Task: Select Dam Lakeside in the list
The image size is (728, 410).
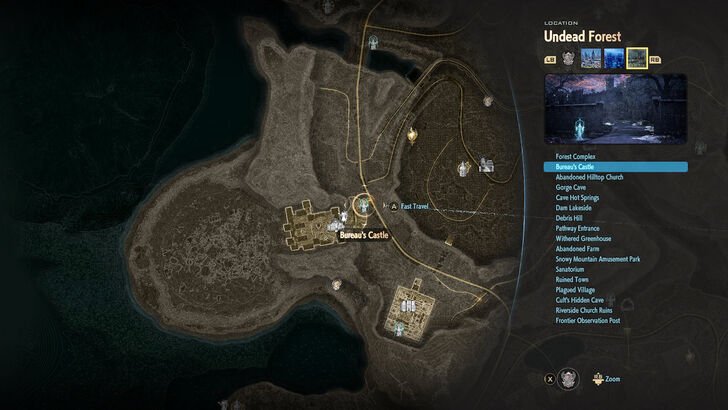Action: coord(574,207)
